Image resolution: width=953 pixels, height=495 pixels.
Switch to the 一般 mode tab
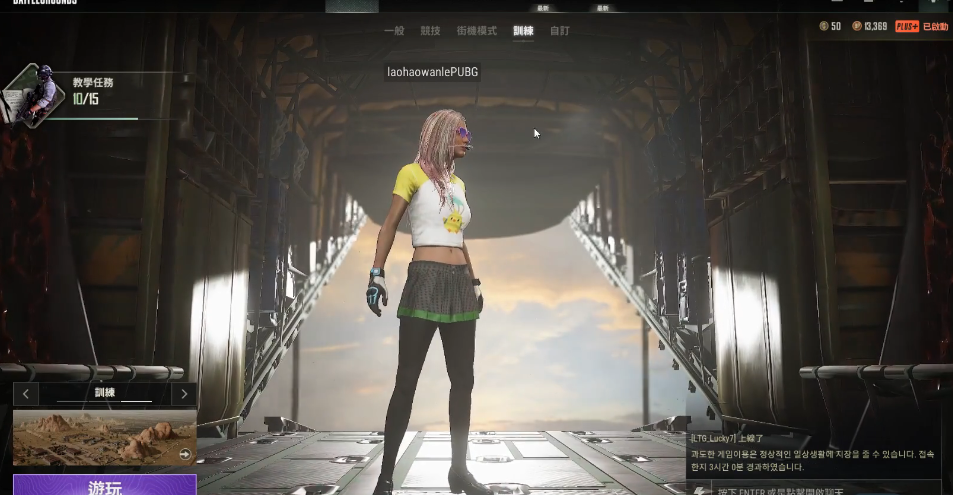(x=394, y=31)
